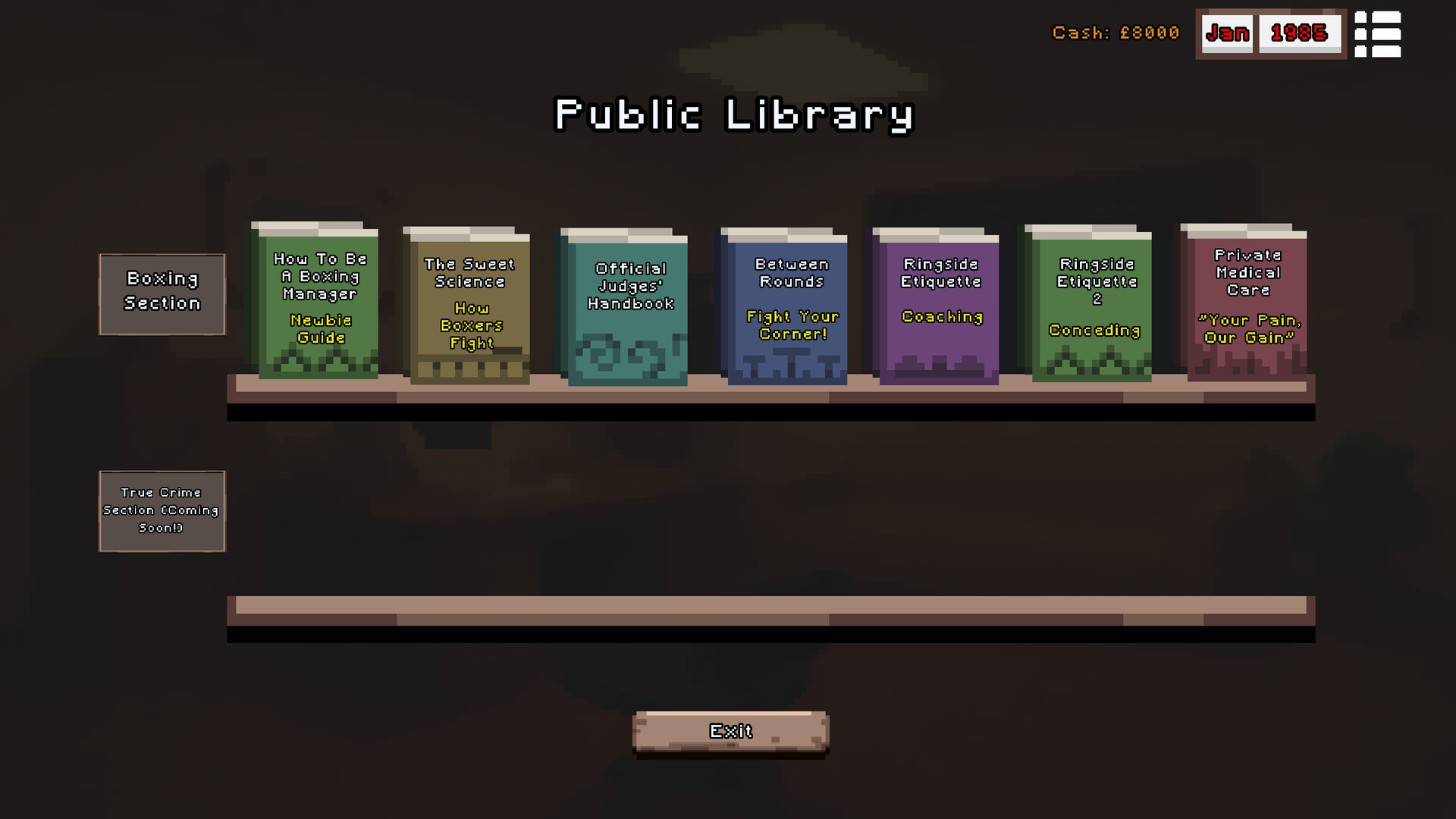Select the True Crime Section tab
This screenshot has height=819, width=1456.
pos(162,511)
